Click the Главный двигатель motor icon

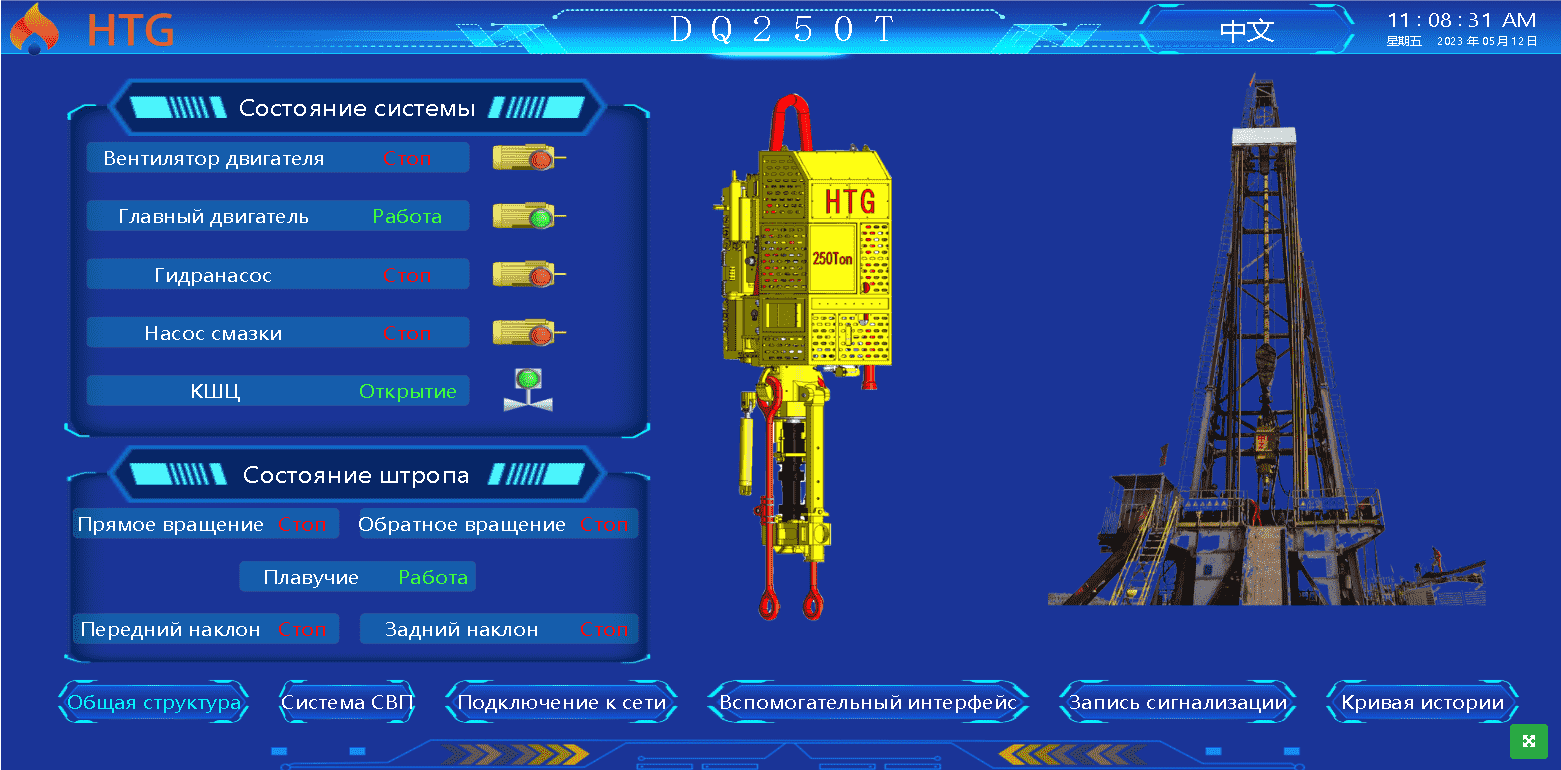point(528,216)
